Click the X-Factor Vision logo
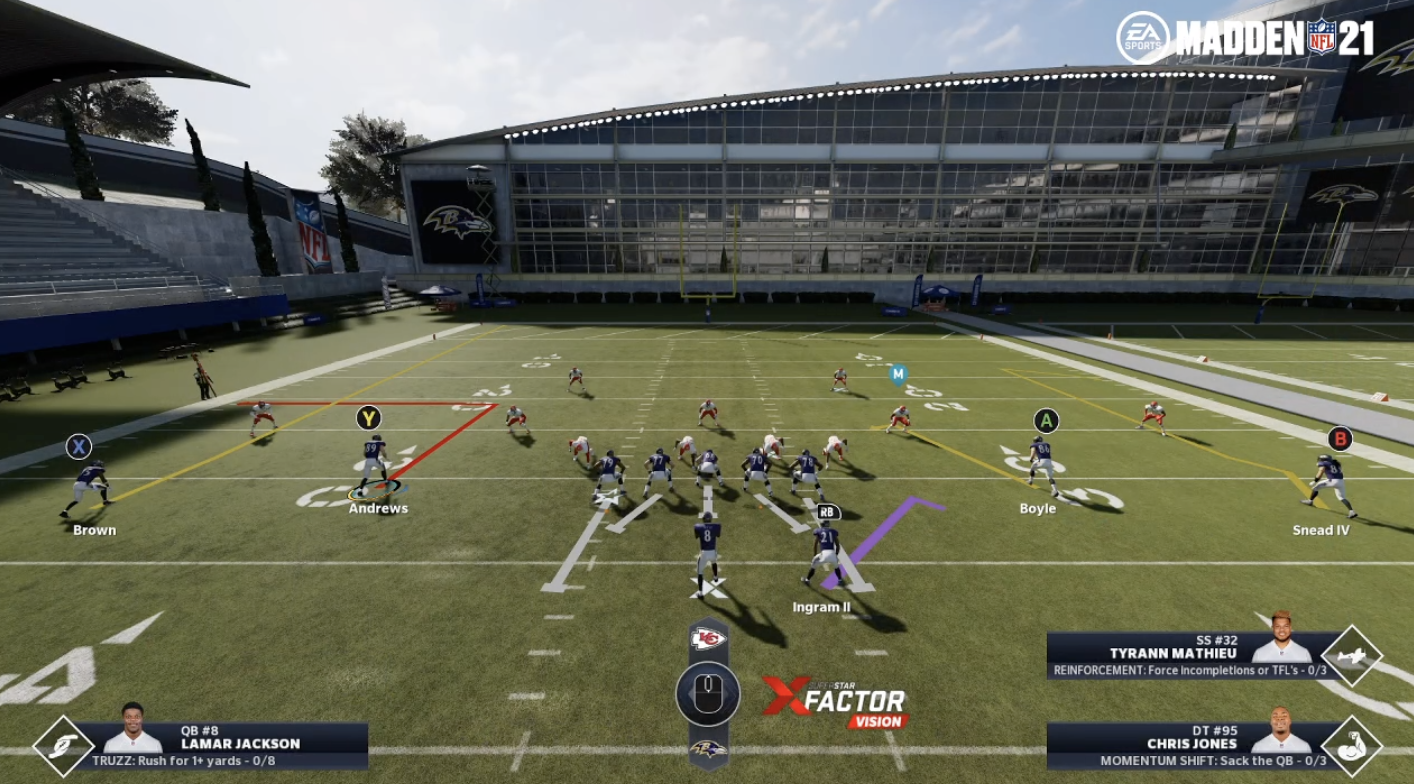 coord(834,701)
